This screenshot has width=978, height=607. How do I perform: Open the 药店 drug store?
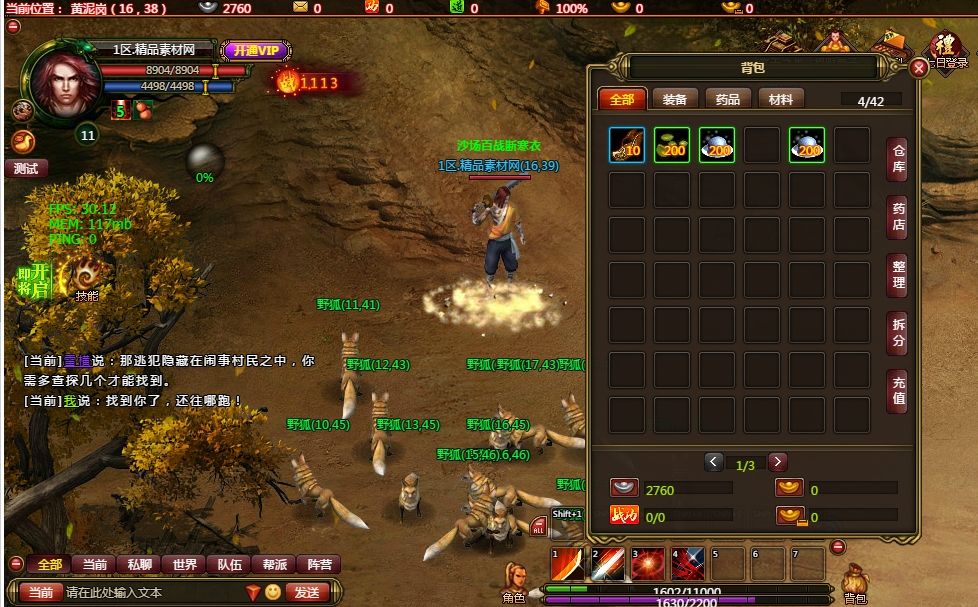pos(898,216)
